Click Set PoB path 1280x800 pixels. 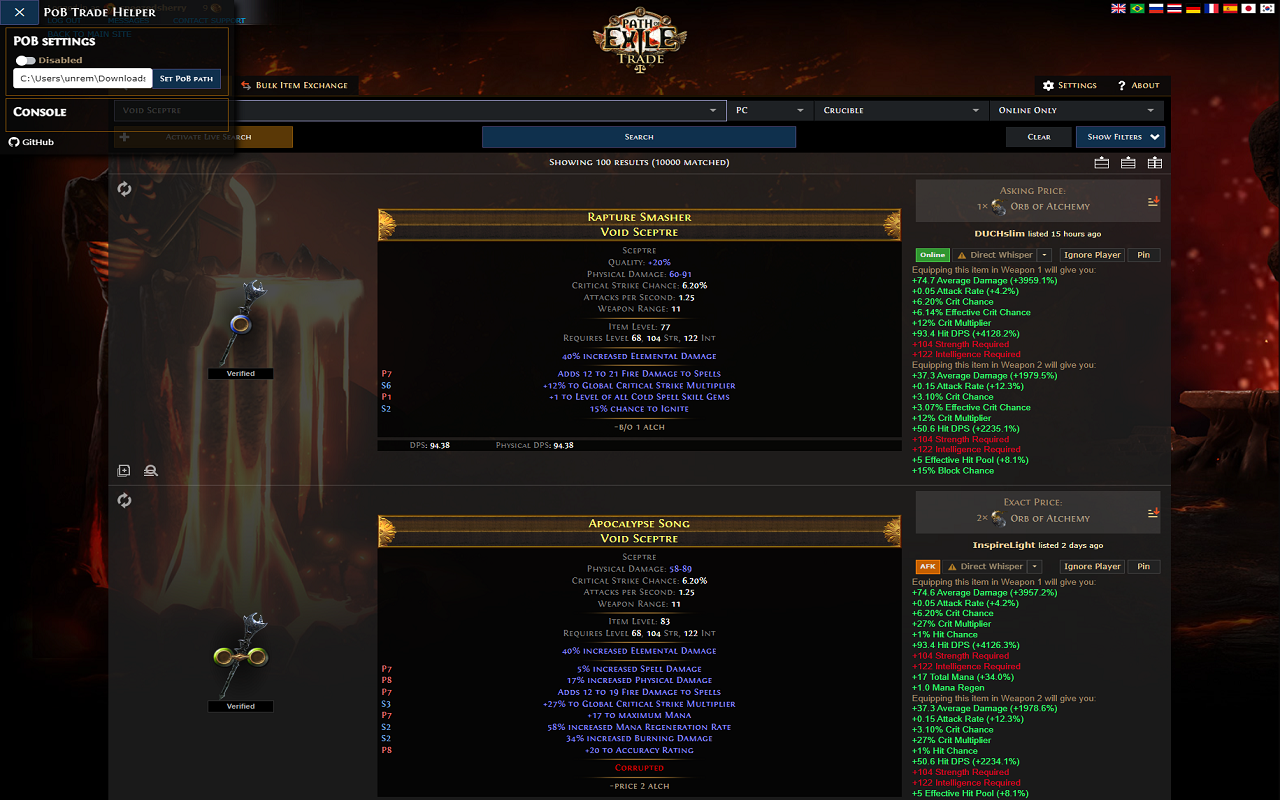[187, 78]
